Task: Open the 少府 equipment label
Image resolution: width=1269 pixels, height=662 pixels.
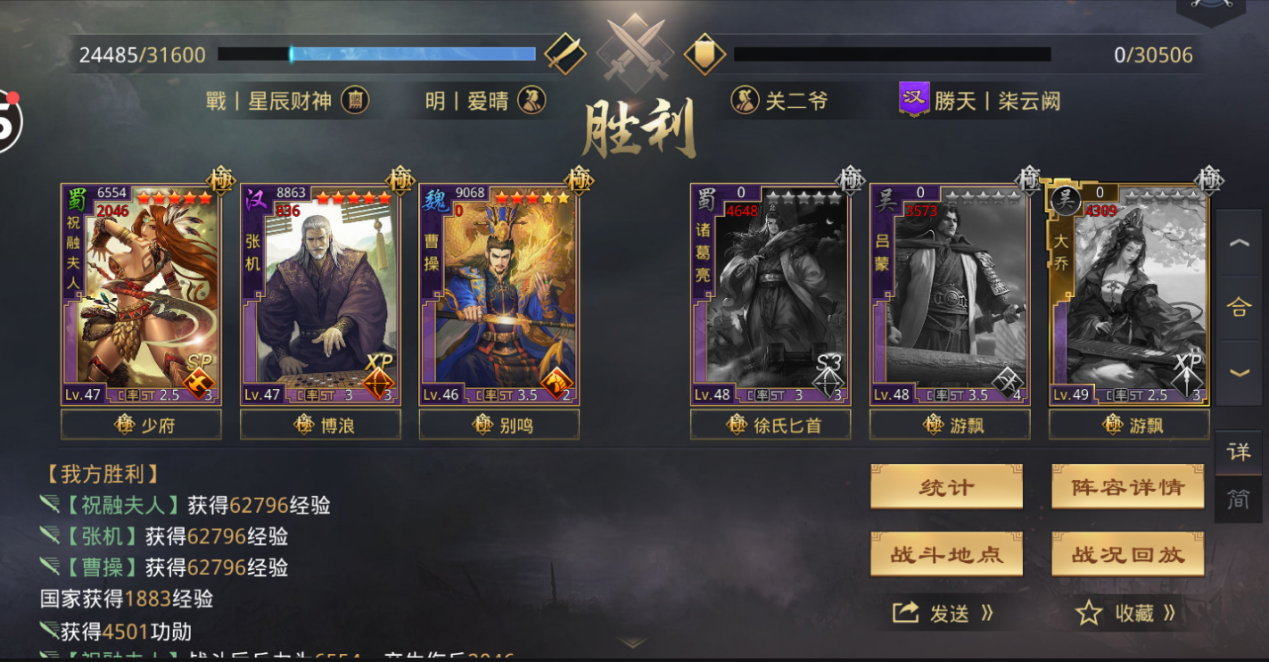Action: tap(141, 425)
